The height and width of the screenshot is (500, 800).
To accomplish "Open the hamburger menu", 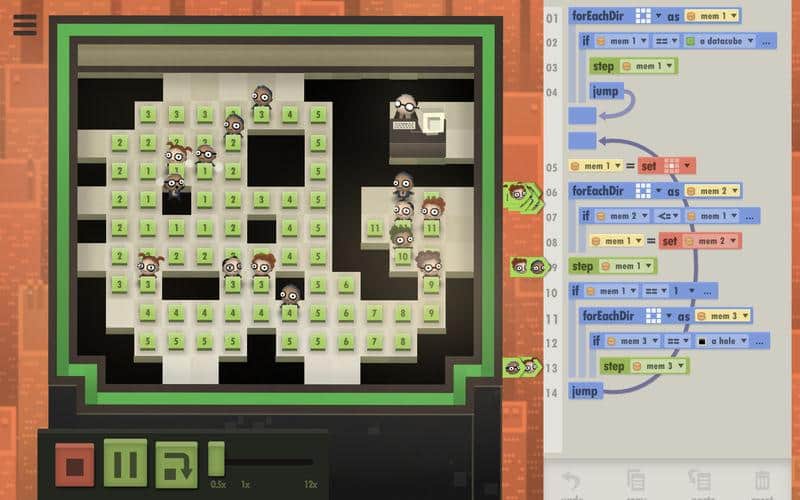I will tap(25, 24).
